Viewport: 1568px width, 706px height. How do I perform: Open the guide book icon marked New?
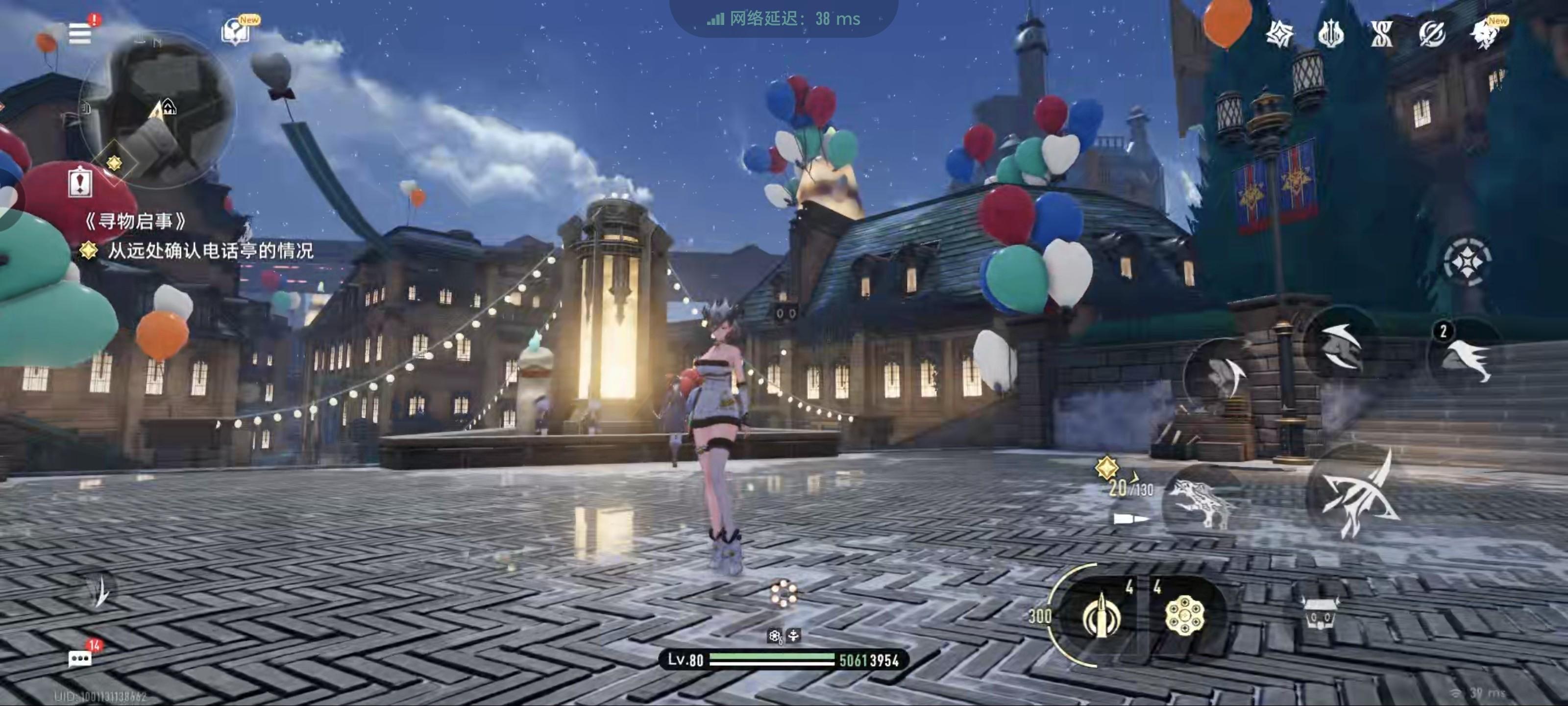(x=236, y=32)
